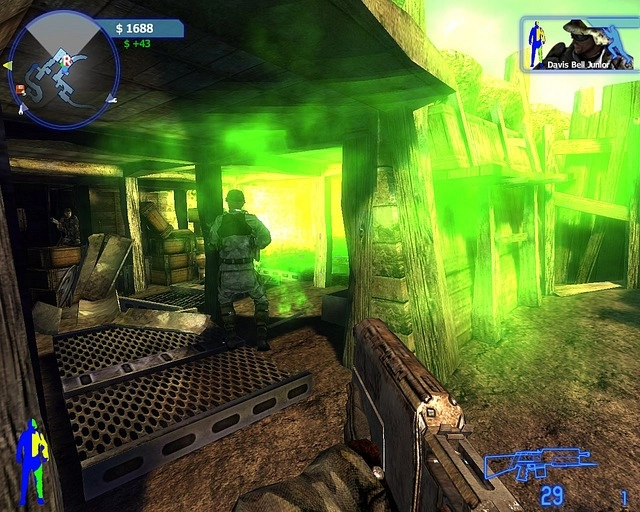The width and height of the screenshot is (640, 512).
Task: Click the blue rifle weapon icon
Action: click(x=539, y=464)
